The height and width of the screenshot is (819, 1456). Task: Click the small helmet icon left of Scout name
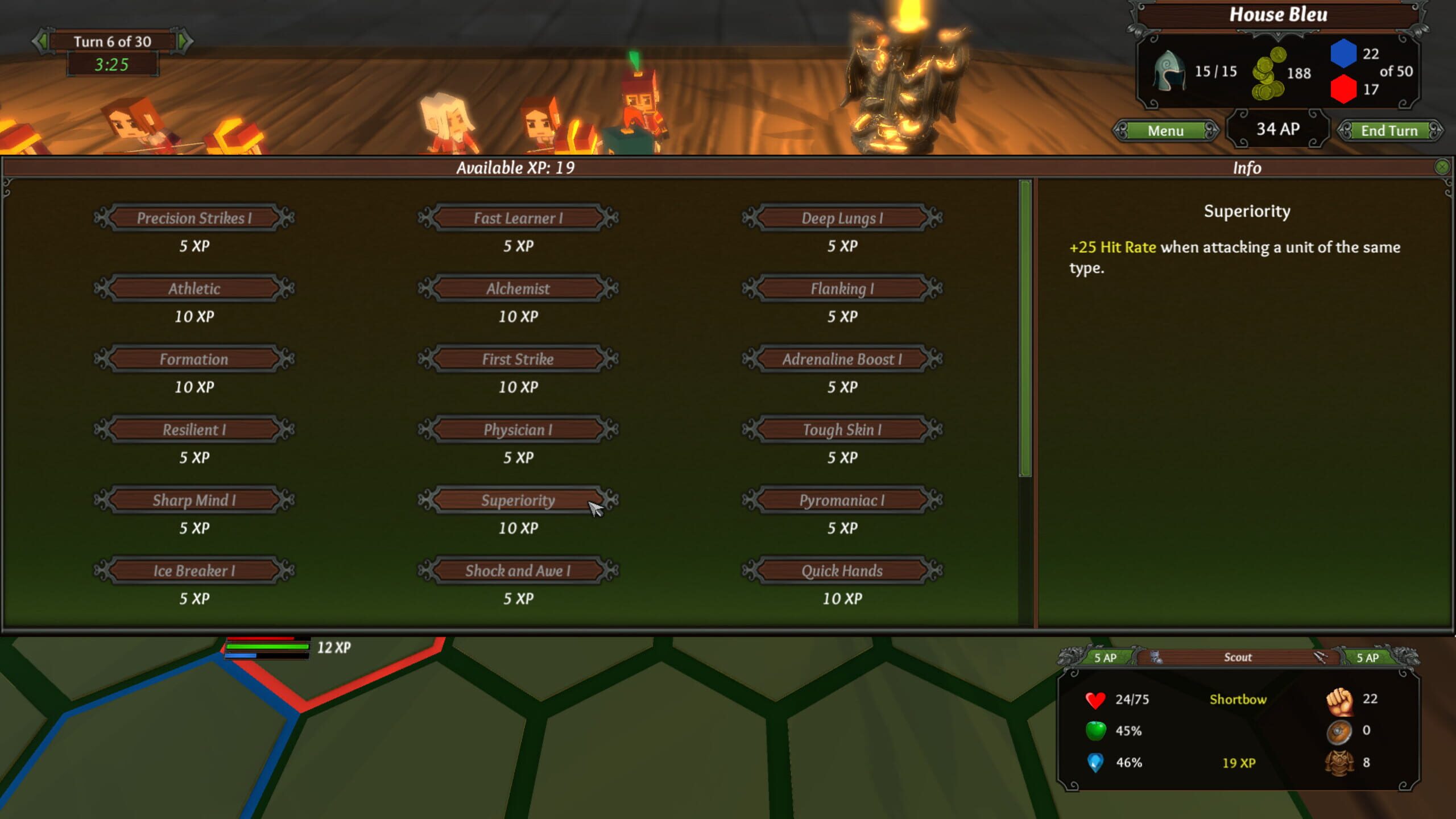(1155, 657)
